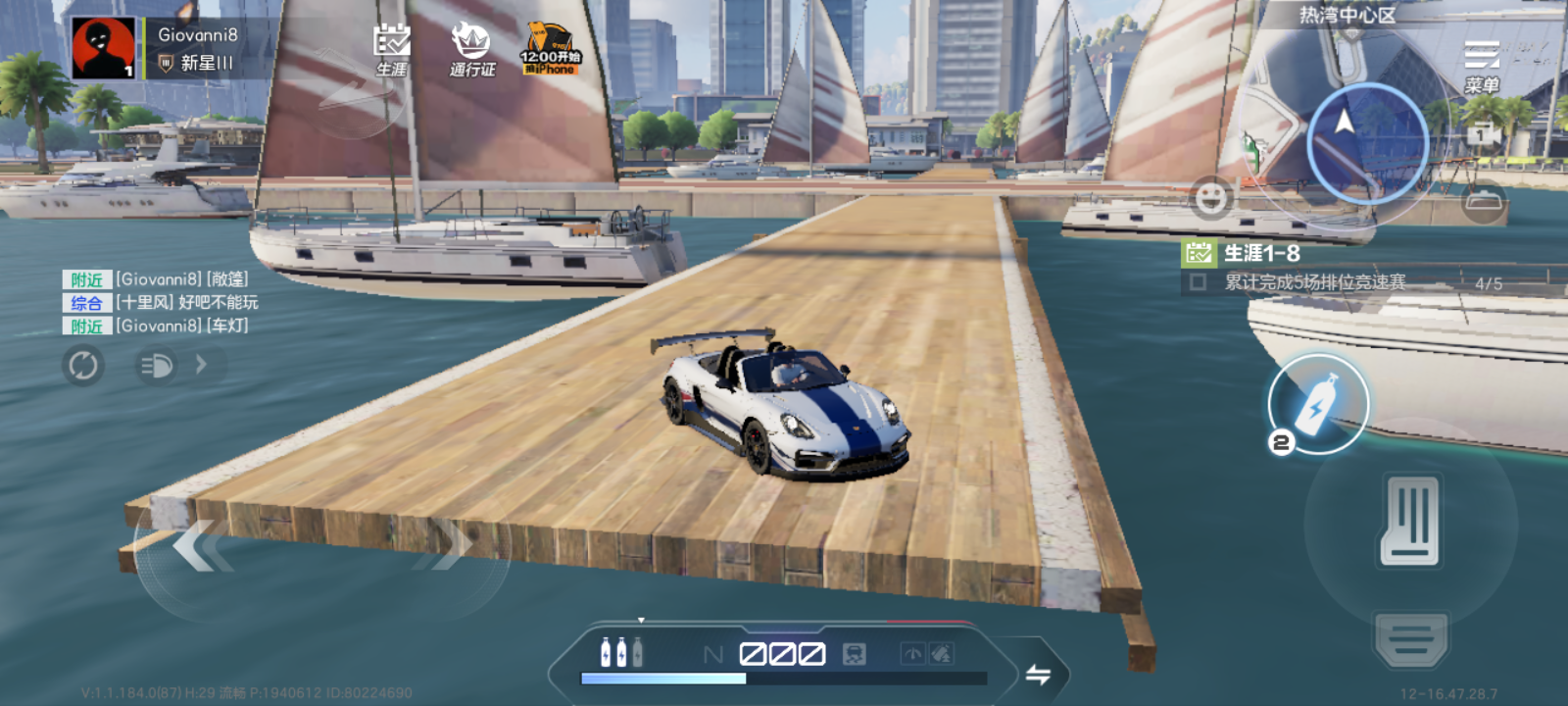The width and height of the screenshot is (1568, 706).
Task: Tap the reset car circular arrow icon
Action: (83, 366)
